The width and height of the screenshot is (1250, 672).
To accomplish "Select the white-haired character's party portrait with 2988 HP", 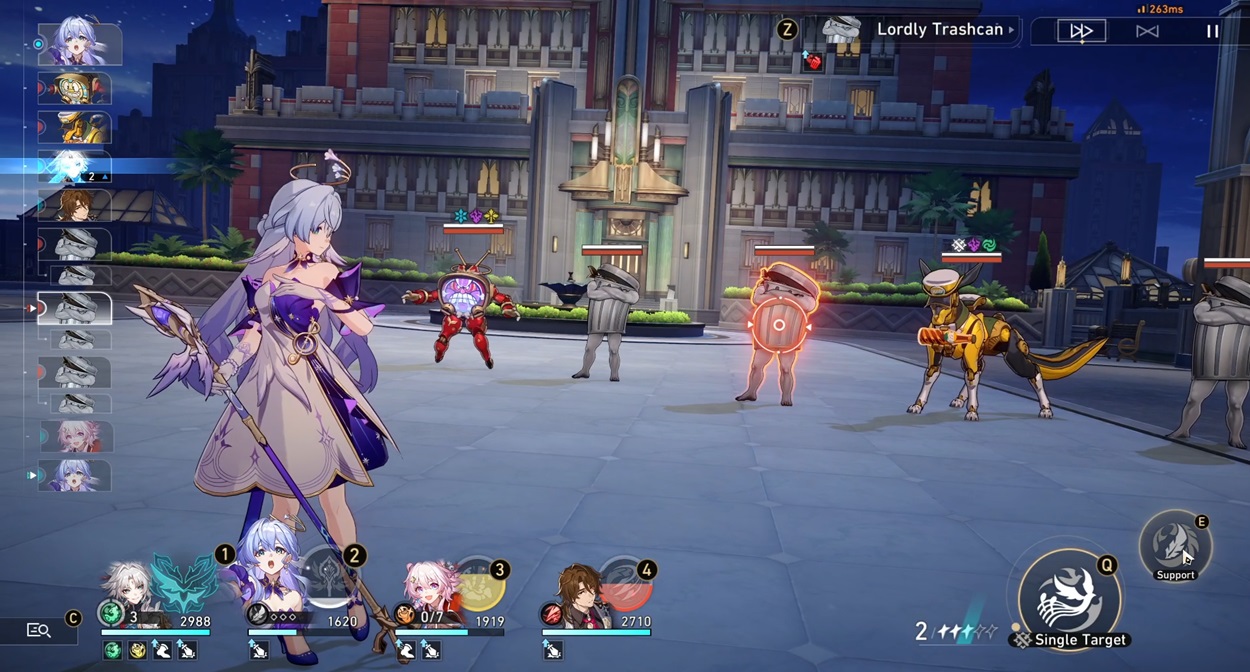I will [130, 590].
